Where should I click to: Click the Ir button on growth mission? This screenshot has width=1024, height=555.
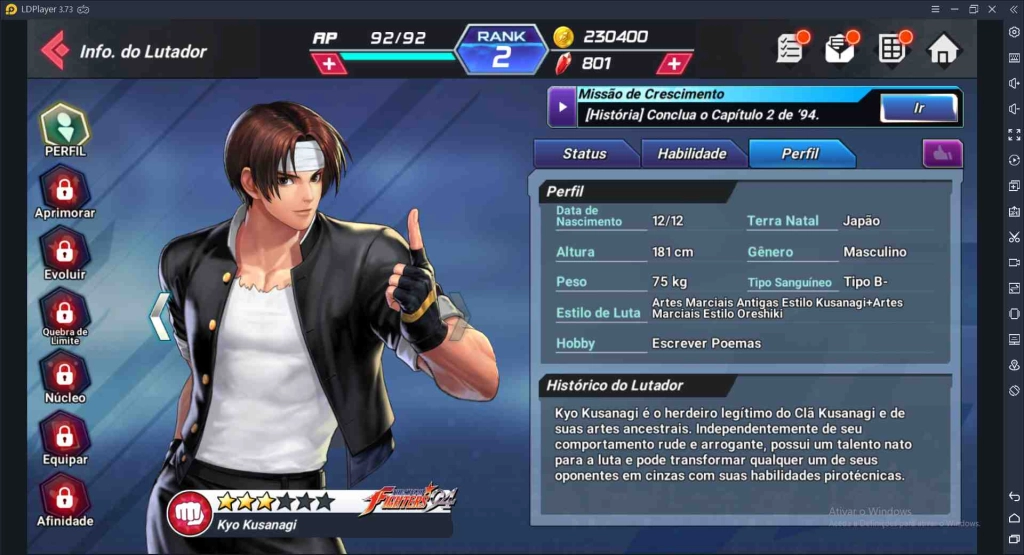918,107
